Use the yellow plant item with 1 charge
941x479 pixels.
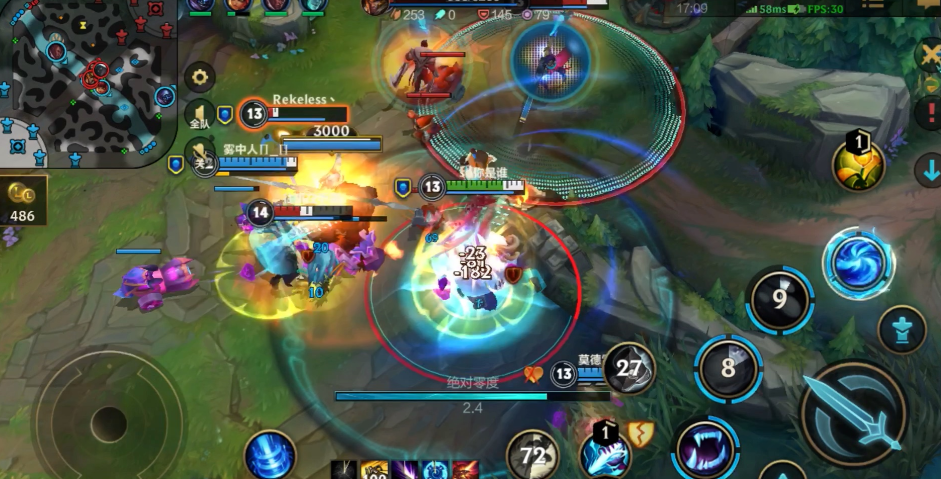coord(859,164)
